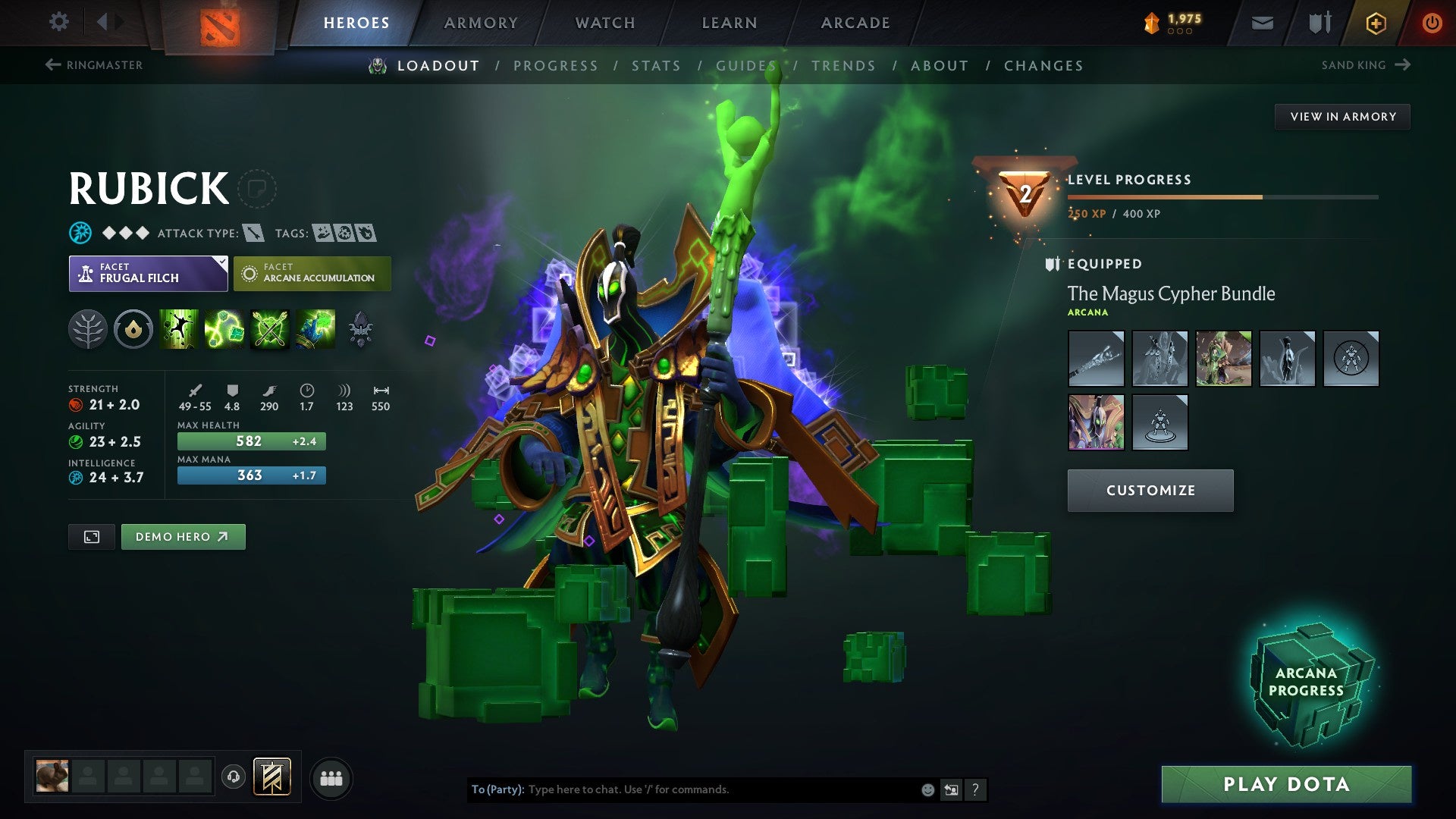Viewport: 1456px width, 819px height.
Task: Select Rubick's Telekinesis ability icon
Action: [180, 329]
